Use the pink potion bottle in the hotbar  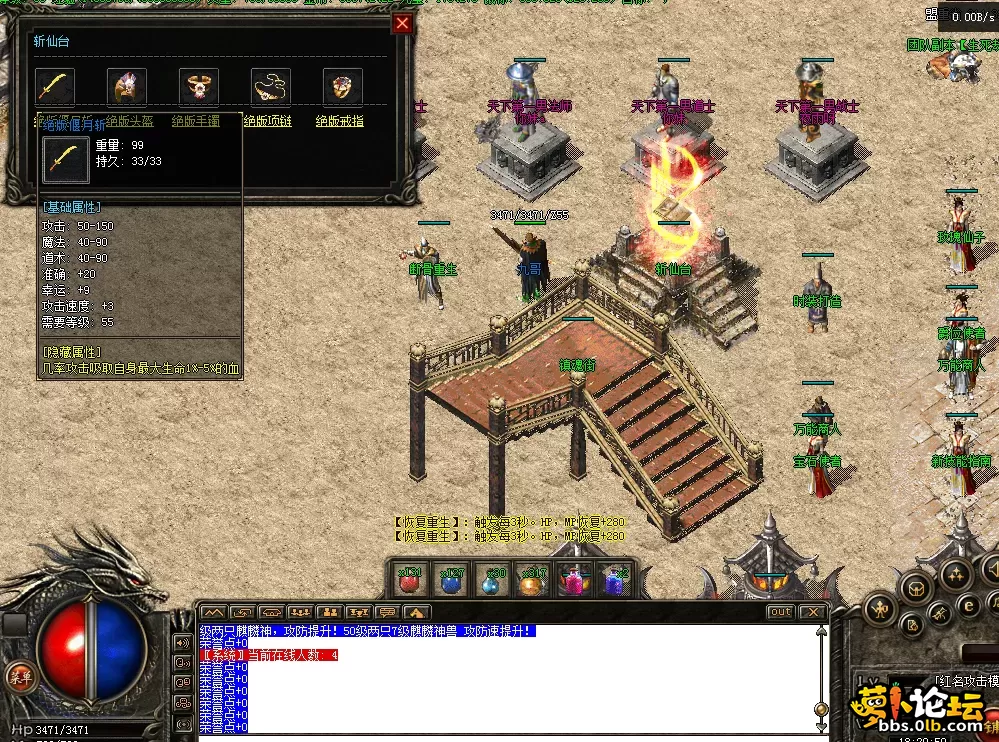tap(572, 580)
